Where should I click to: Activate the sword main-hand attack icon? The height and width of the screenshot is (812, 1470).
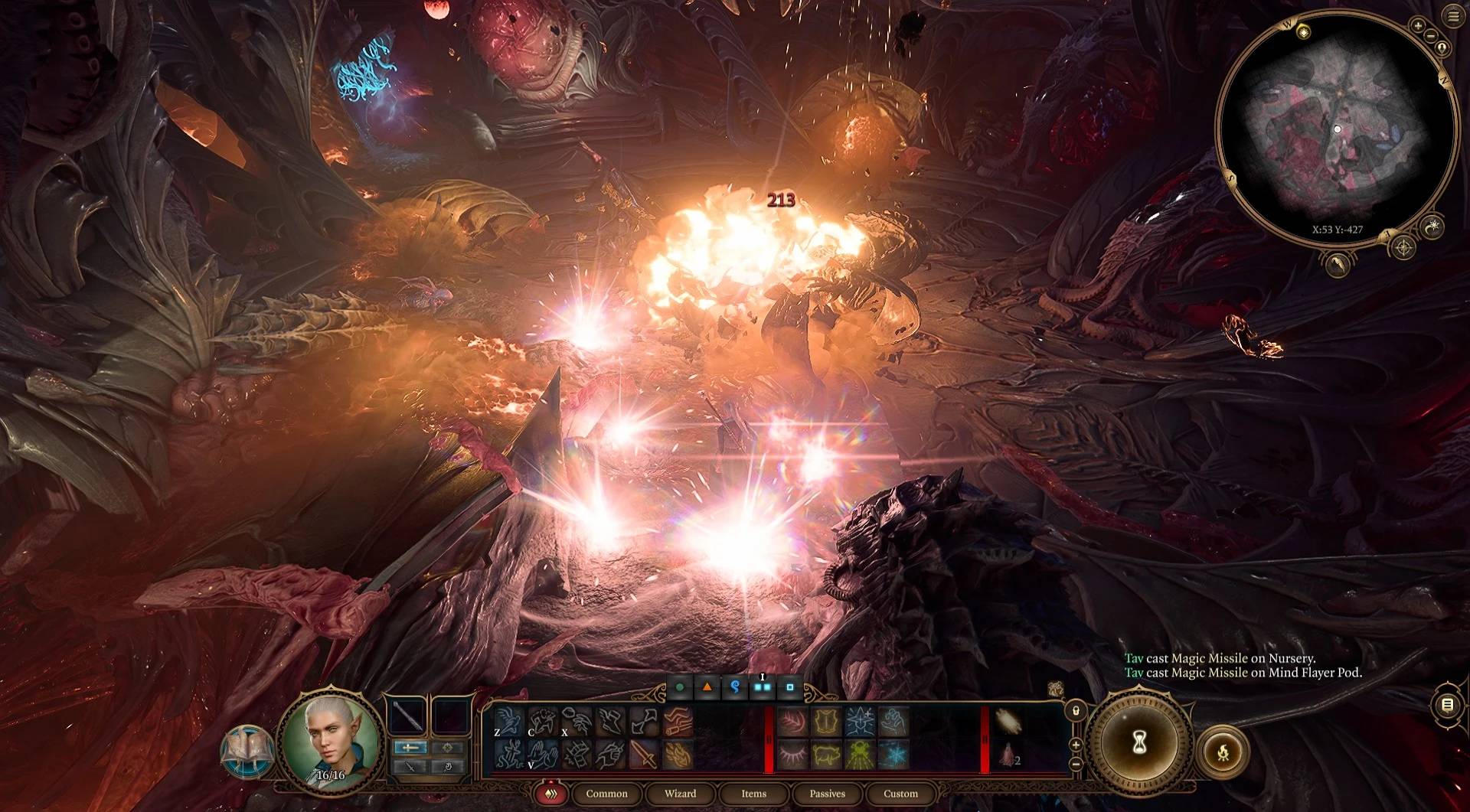(644, 755)
